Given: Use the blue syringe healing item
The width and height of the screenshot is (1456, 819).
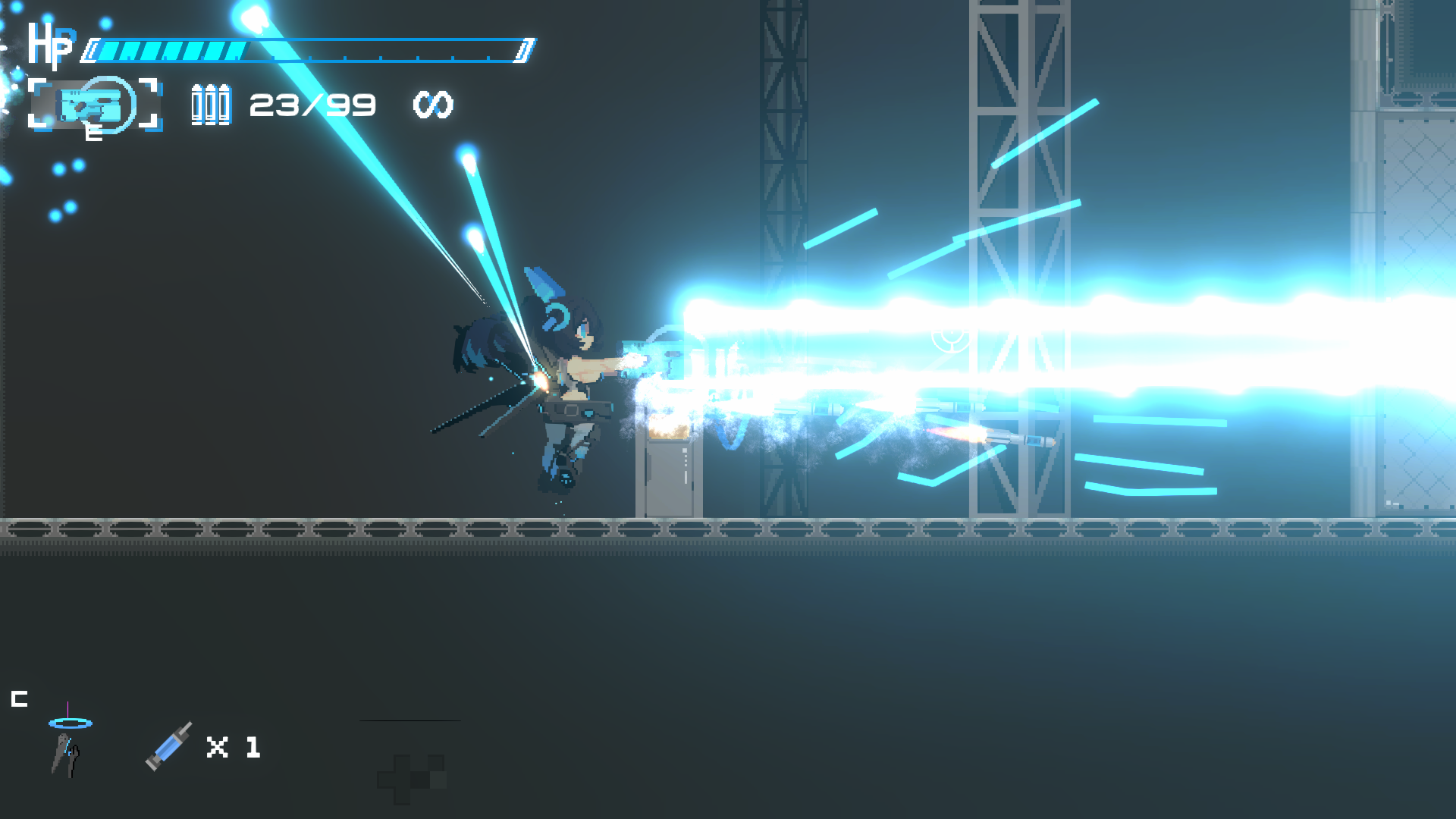Looking at the screenshot, I should [x=168, y=746].
